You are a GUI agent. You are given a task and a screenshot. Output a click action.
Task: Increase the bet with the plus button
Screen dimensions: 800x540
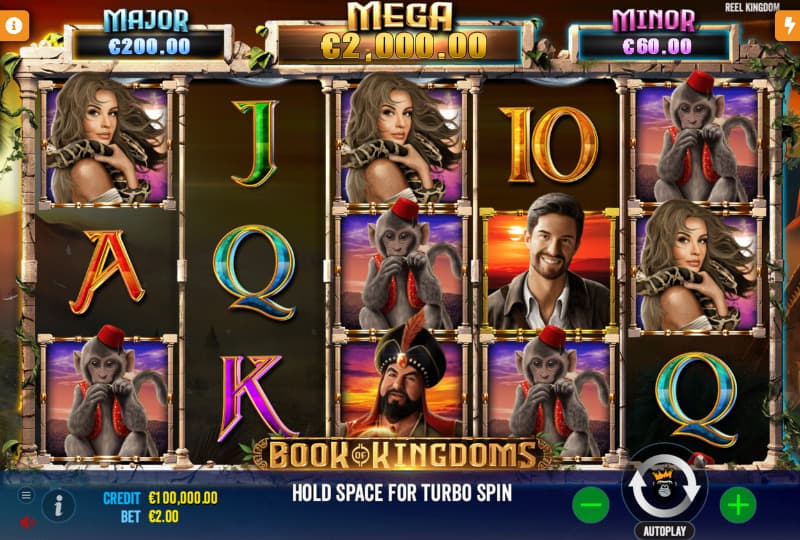(738, 505)
